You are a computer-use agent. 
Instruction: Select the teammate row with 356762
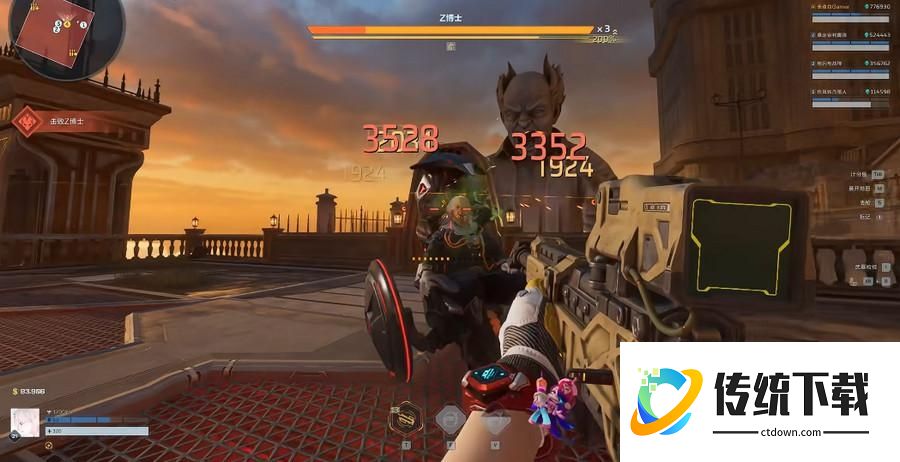849,66
